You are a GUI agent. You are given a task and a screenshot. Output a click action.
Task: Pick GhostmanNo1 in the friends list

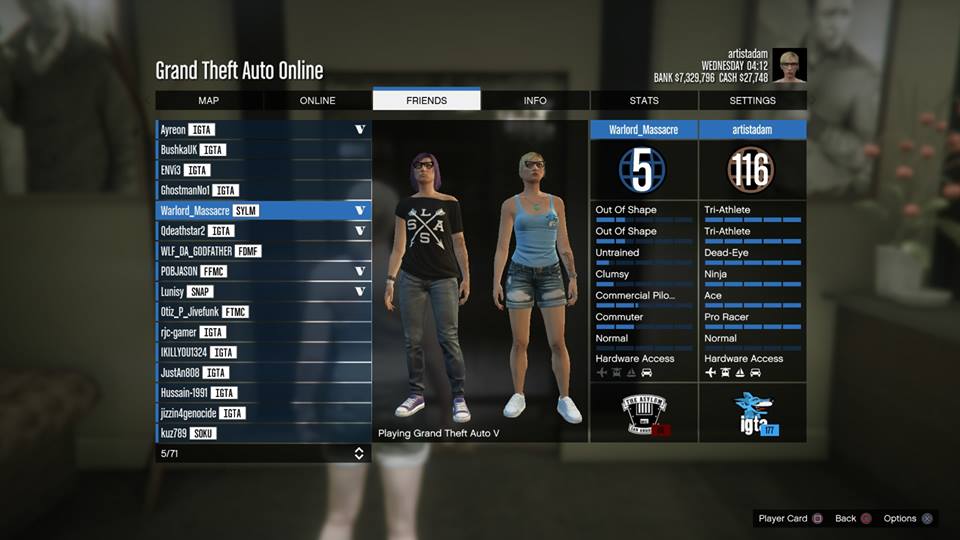click(263, 190)
